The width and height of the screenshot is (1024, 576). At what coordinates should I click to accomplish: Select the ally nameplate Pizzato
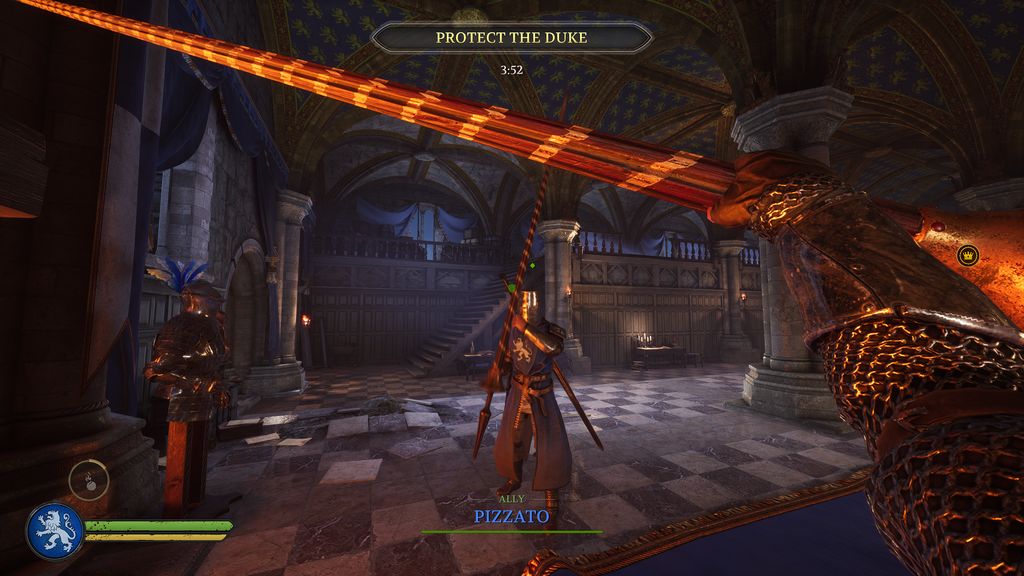click(x=511, y=517)
